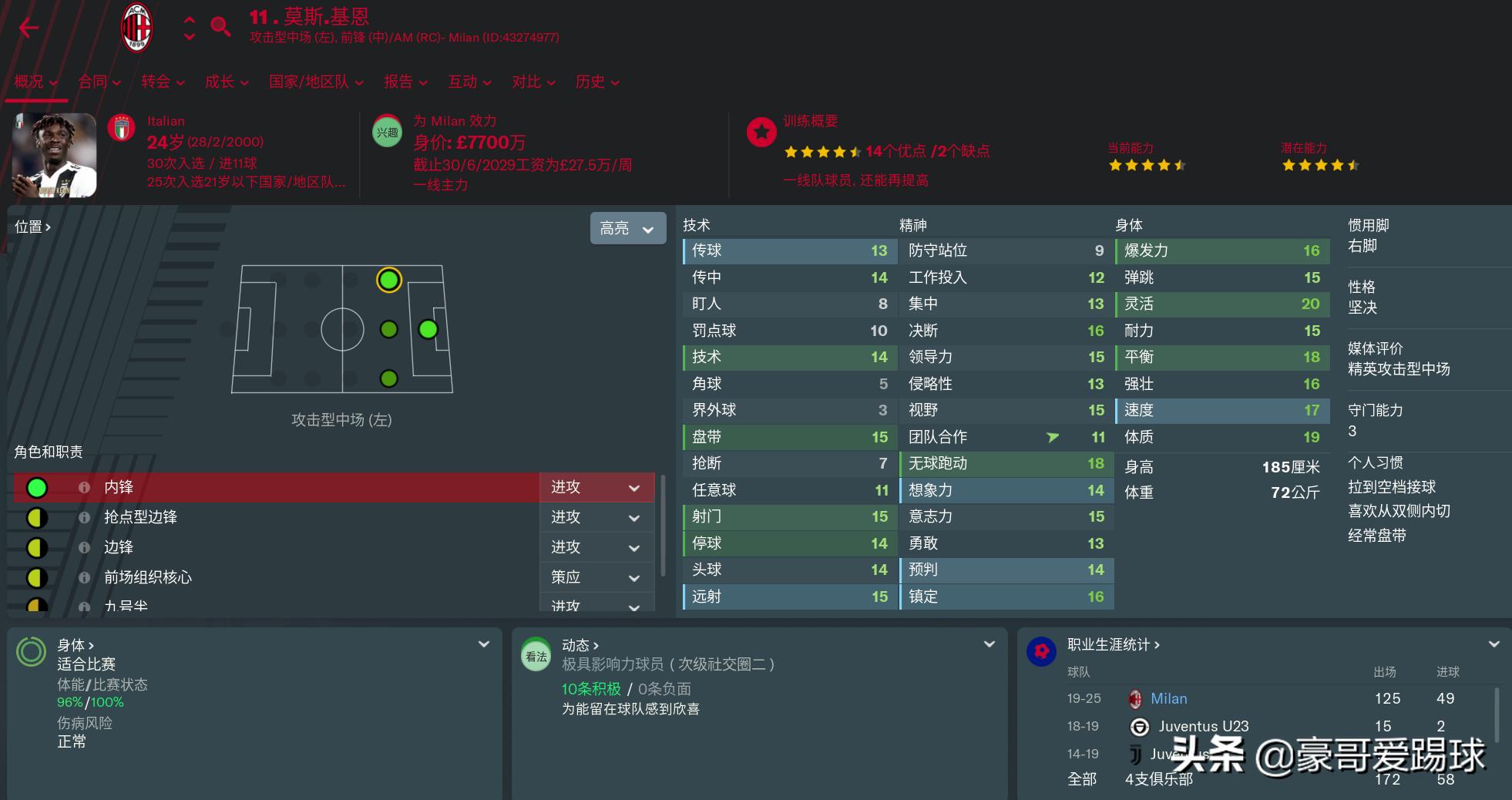The width and height of the screenshot is (1512, 800).
Task: Click the back arrow icon
Action: point(29,27)
